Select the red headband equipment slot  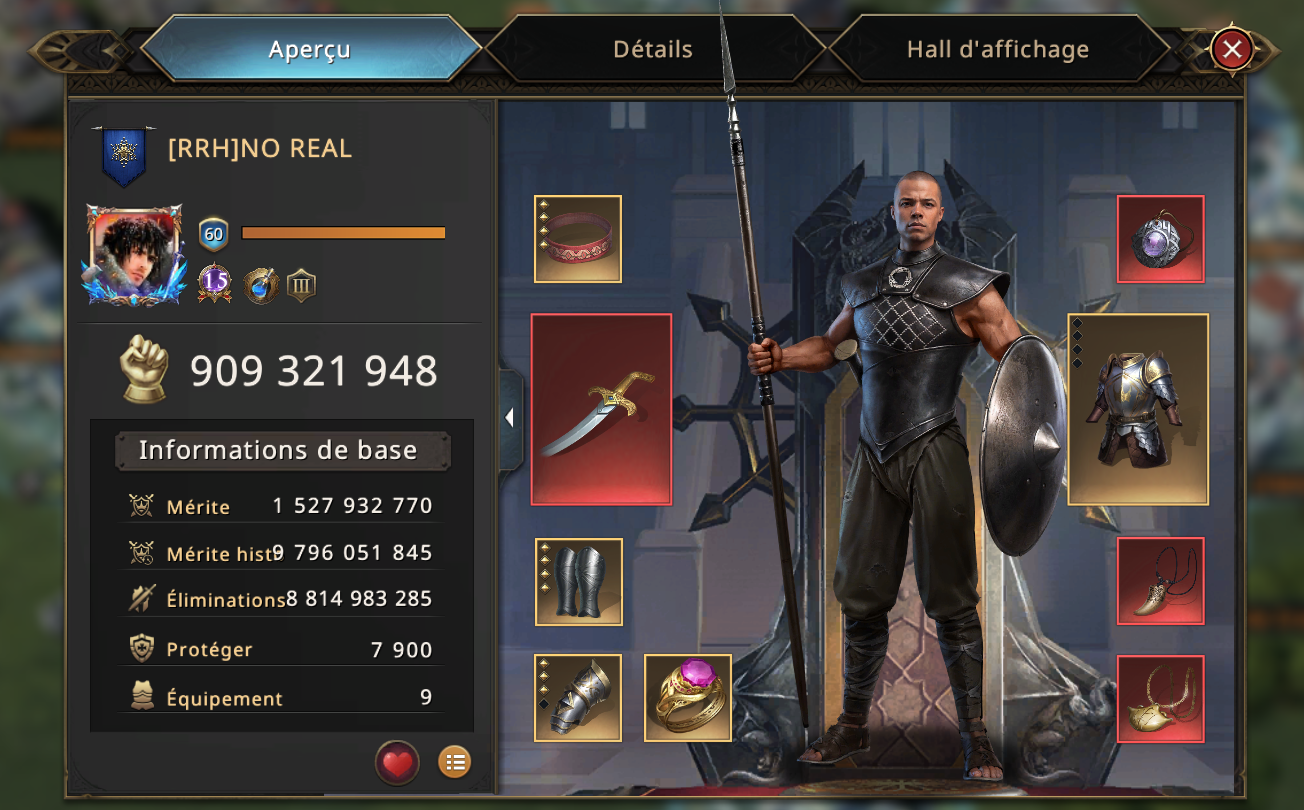tap(578, 239)
